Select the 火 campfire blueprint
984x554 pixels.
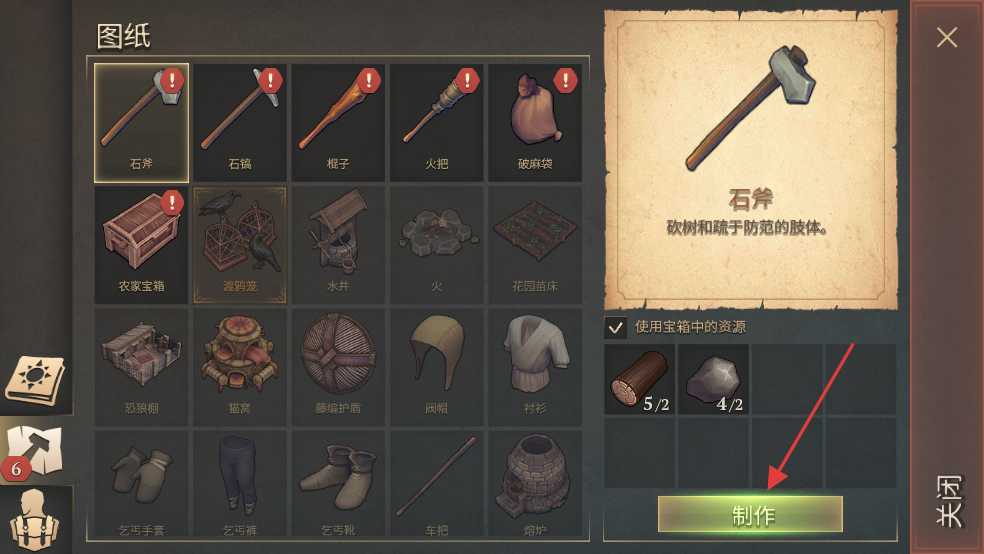(x=436, y=244)
